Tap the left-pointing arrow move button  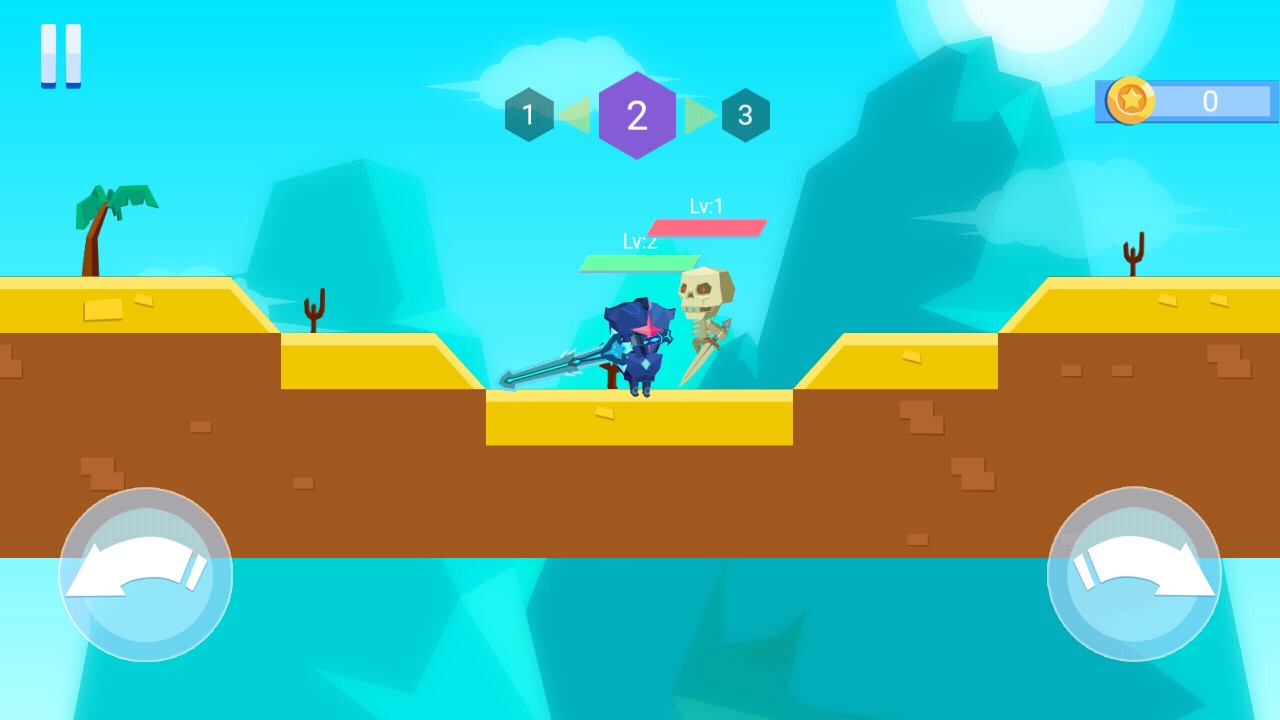pos(146,574)
